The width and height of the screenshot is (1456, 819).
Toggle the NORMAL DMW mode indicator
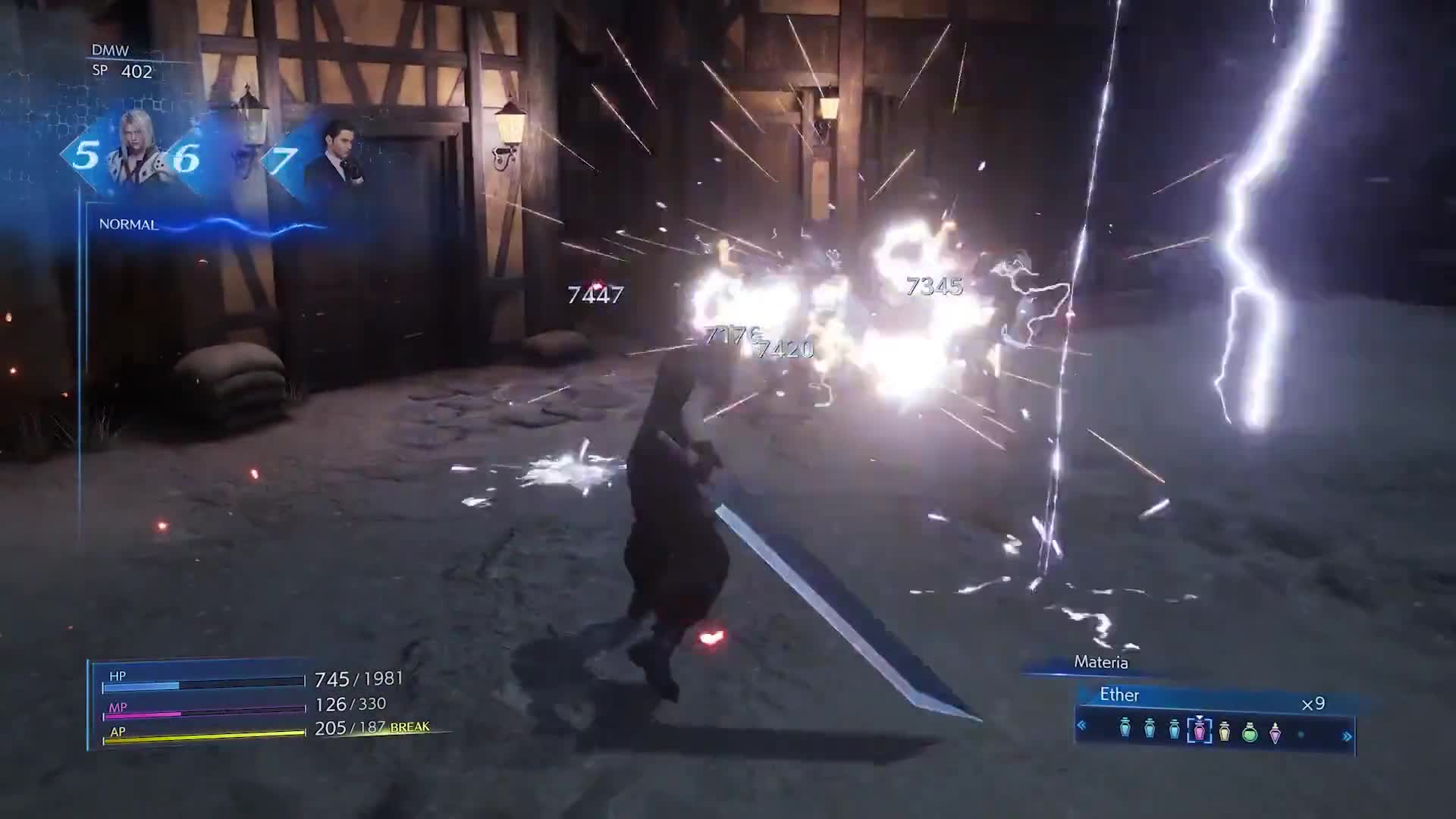pyautogui.click(x=129, y=224)
